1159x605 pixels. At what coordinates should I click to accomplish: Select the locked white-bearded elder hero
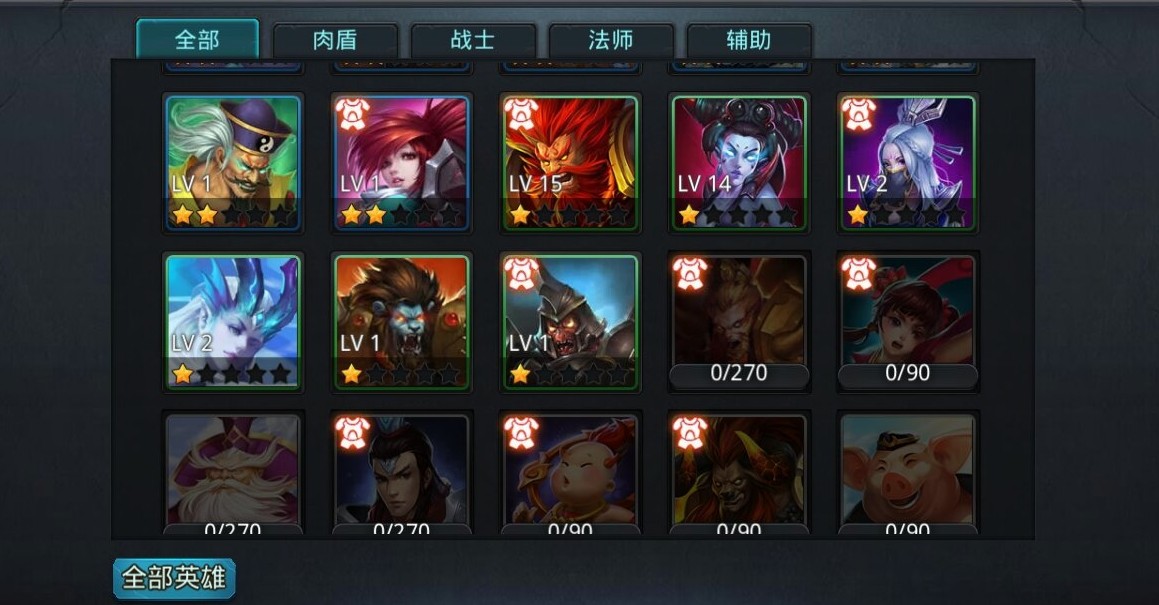[x=233, y=472]
